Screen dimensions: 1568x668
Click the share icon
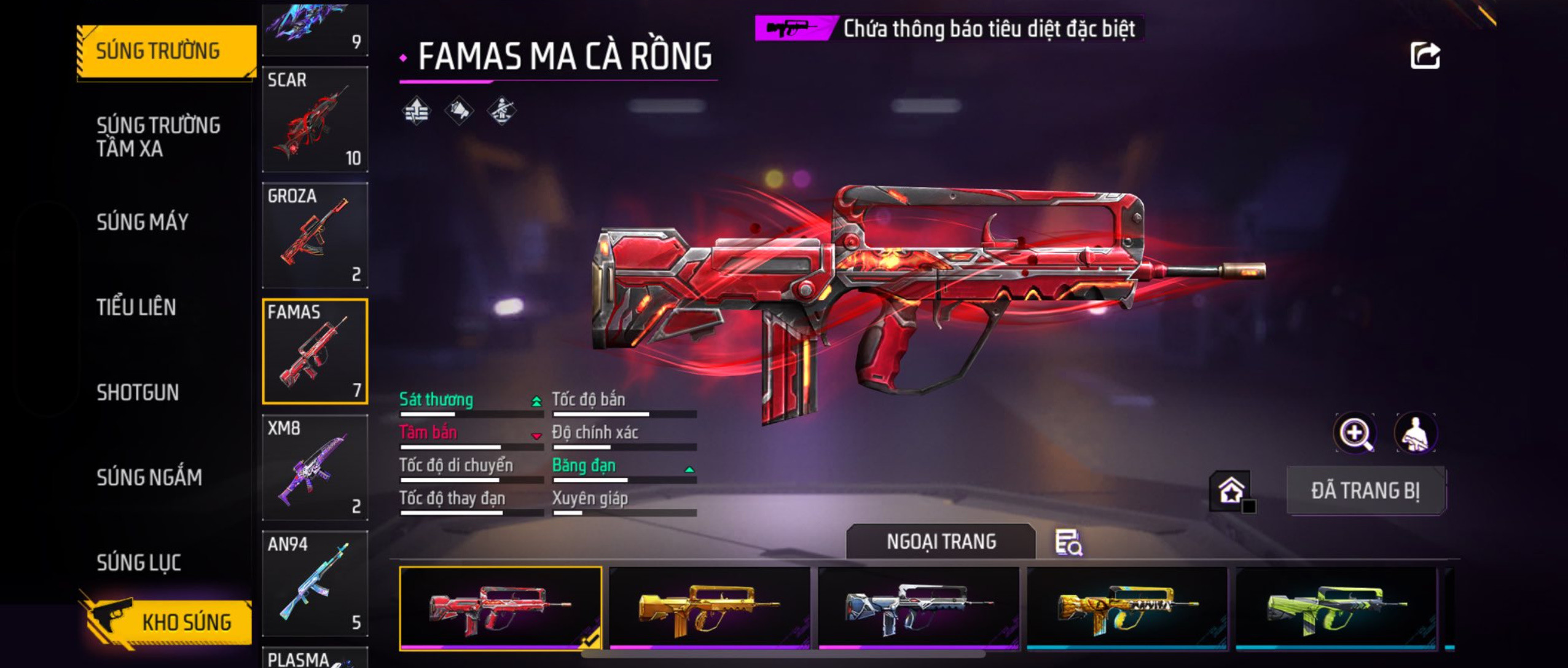pos(1425,56)
